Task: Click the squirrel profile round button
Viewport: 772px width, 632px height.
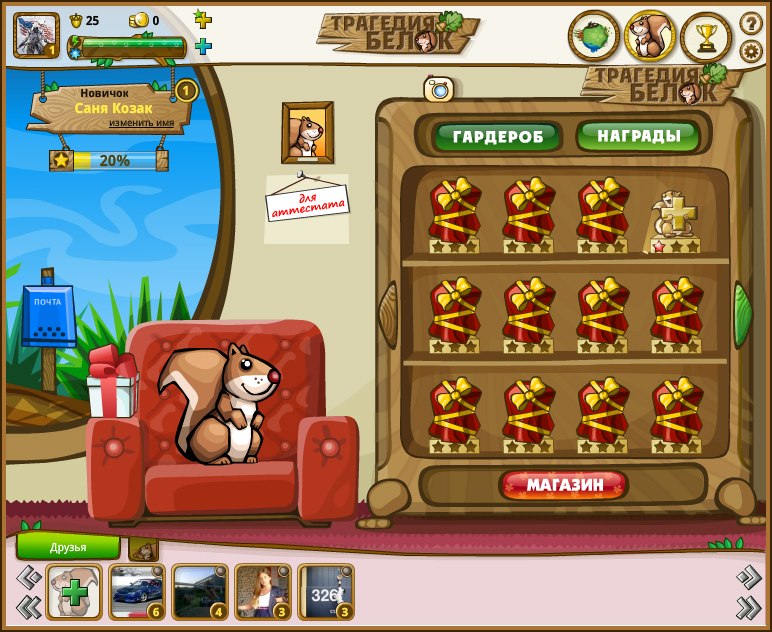Action: (x=650, y=37)
